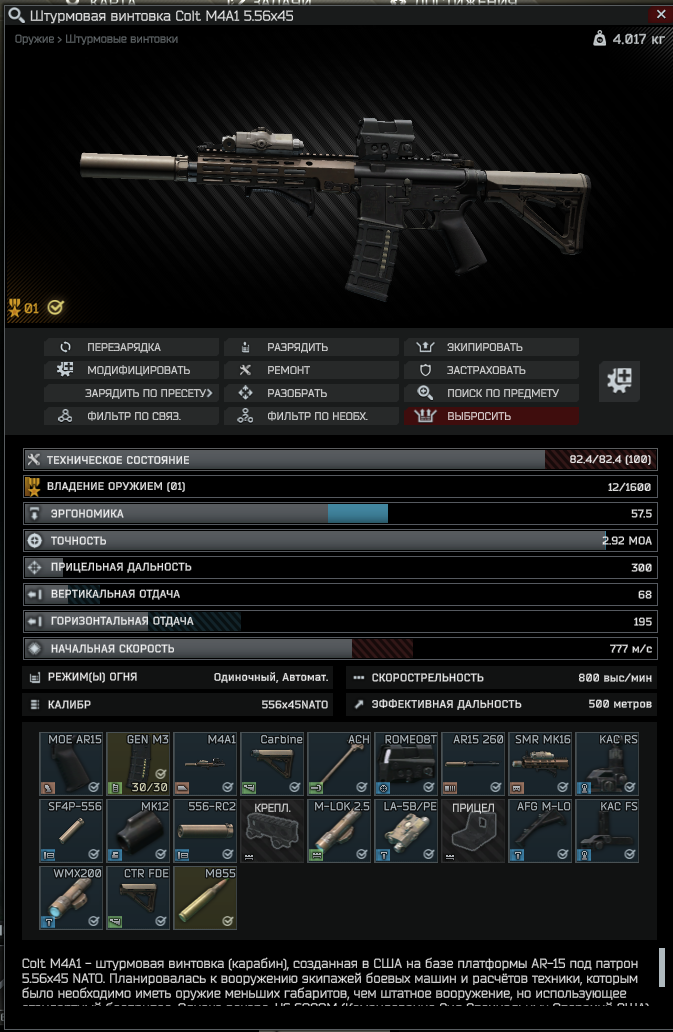Select the MOE AR15 pistol grip slot
This screenshot has width=673, height=1032.
point(71,763)
